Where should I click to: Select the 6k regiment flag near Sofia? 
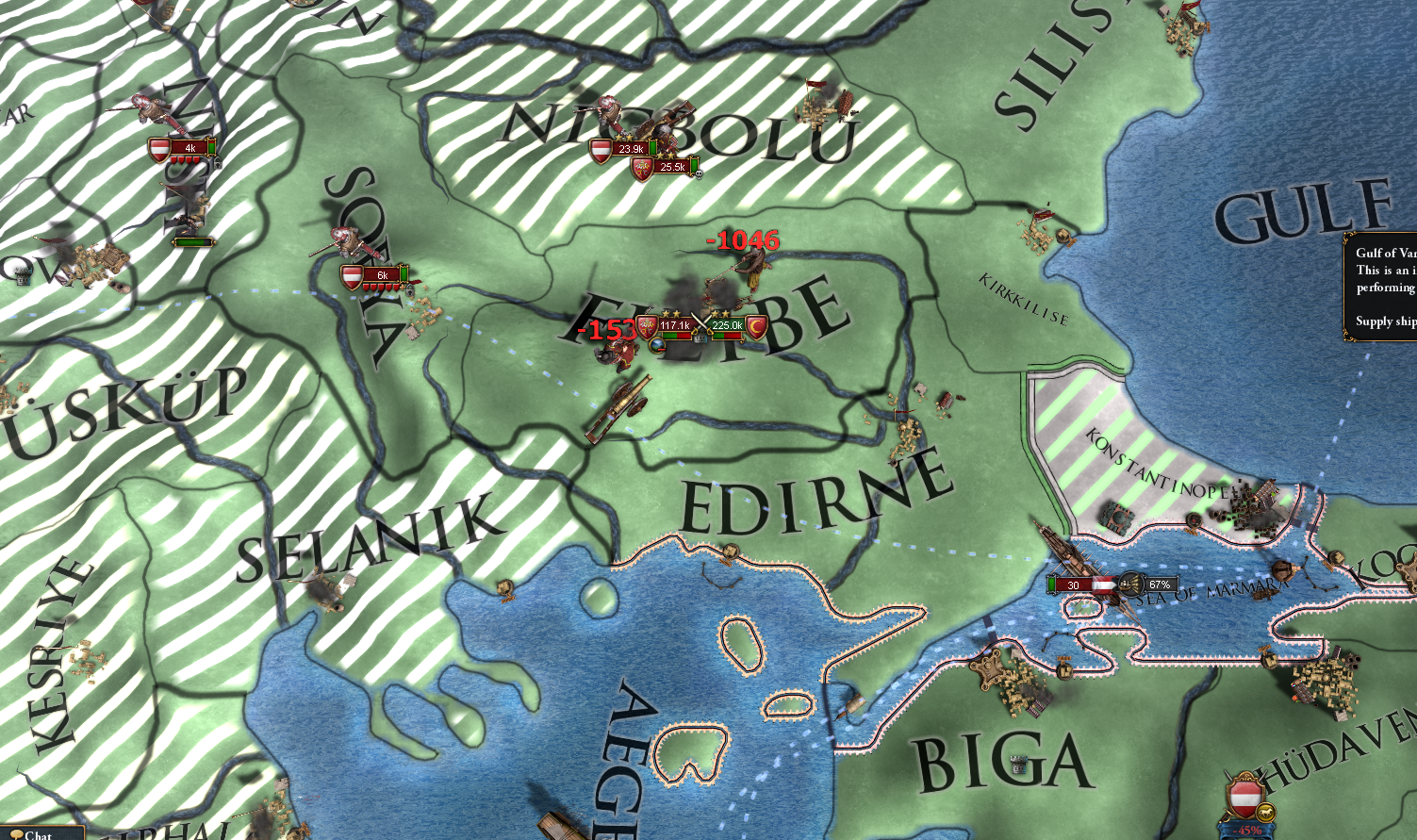[x=351, y=274]
